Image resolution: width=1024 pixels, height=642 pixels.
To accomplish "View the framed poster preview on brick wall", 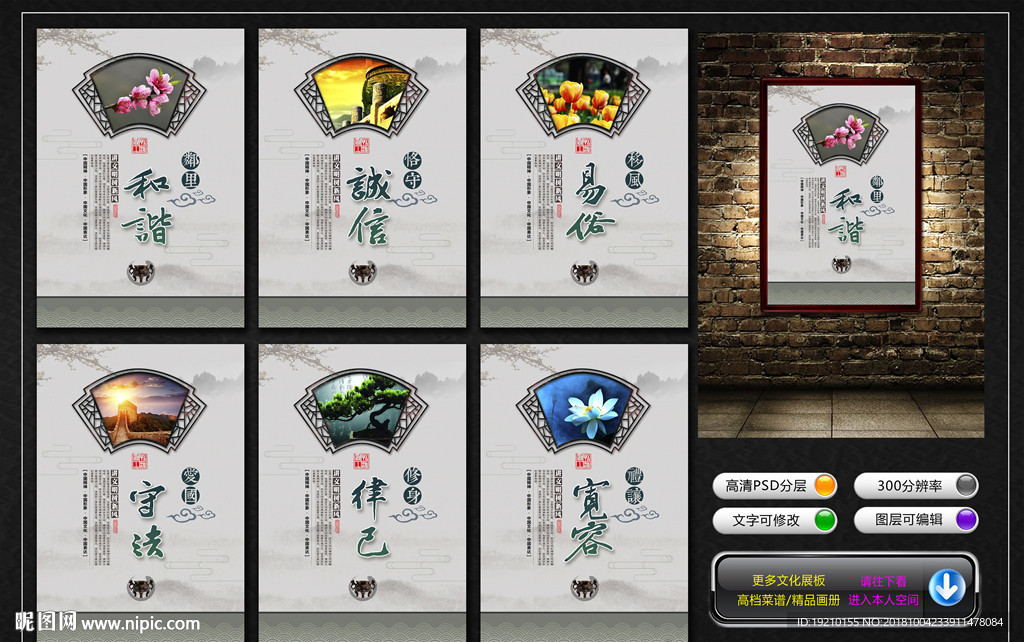I will (x=840, y=194).
